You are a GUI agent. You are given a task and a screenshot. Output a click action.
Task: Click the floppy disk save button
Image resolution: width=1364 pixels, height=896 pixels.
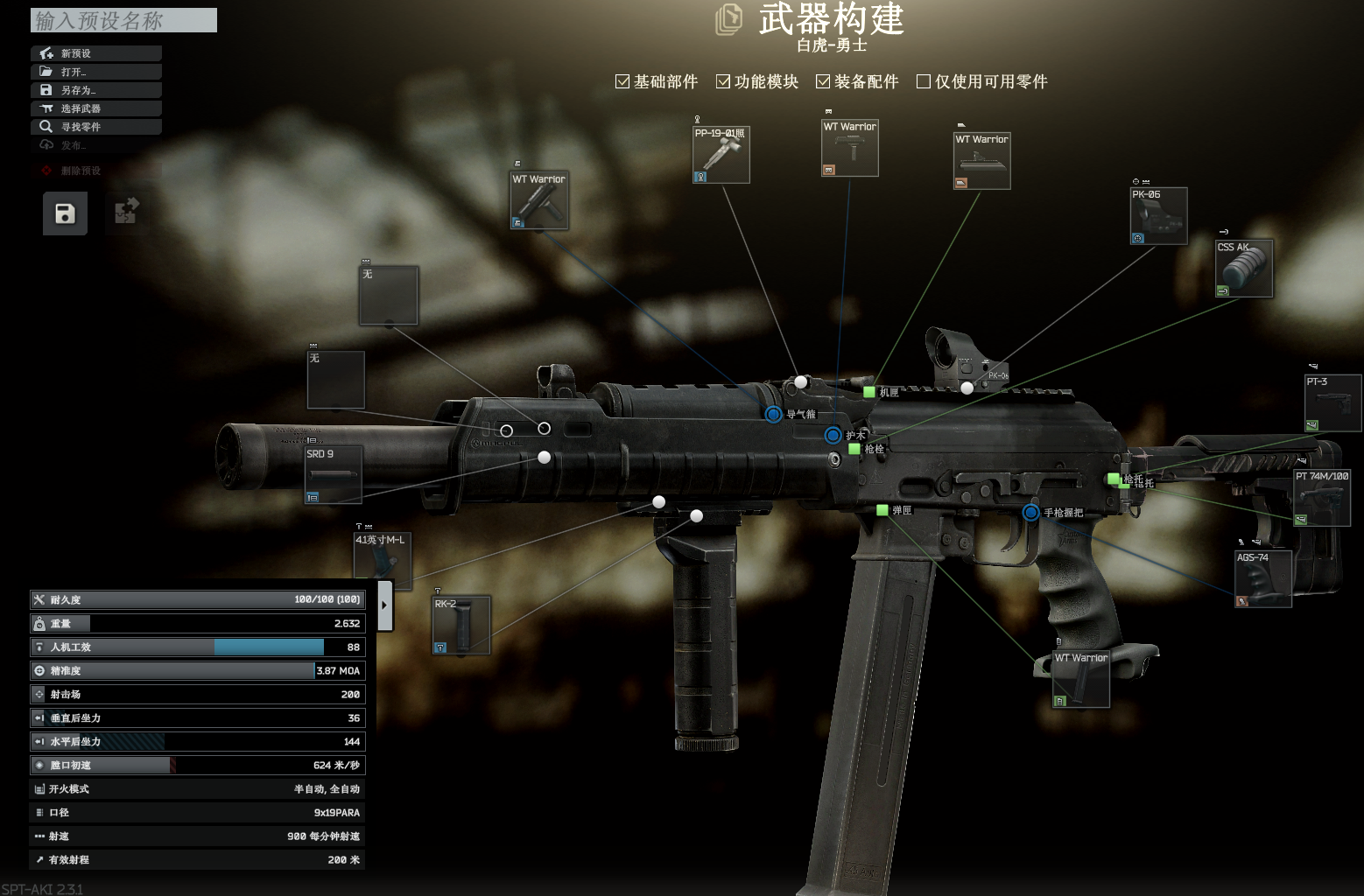tap(65, 213)
